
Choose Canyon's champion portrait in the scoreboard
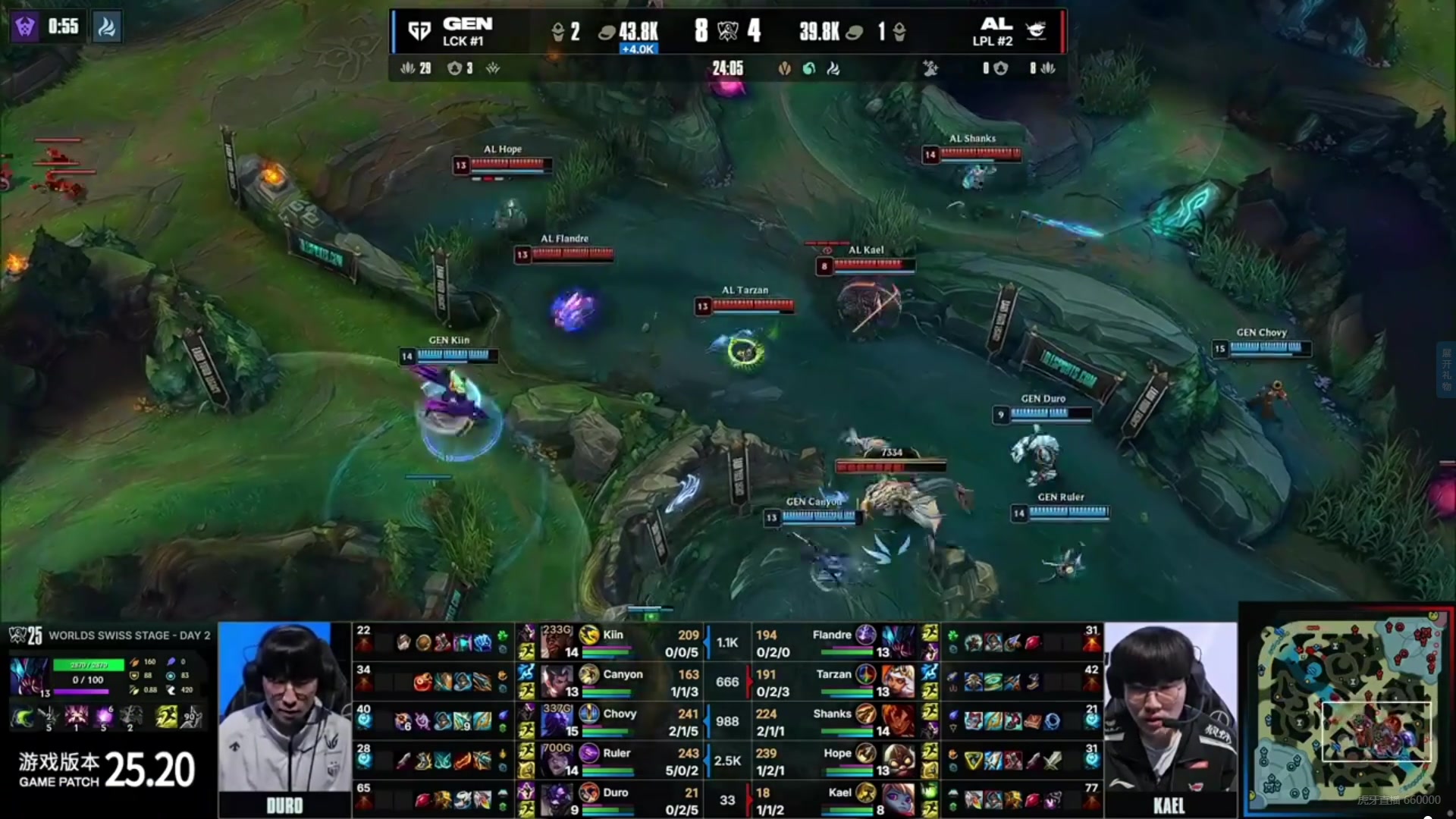pyautogui.click(x=557, y=681)
